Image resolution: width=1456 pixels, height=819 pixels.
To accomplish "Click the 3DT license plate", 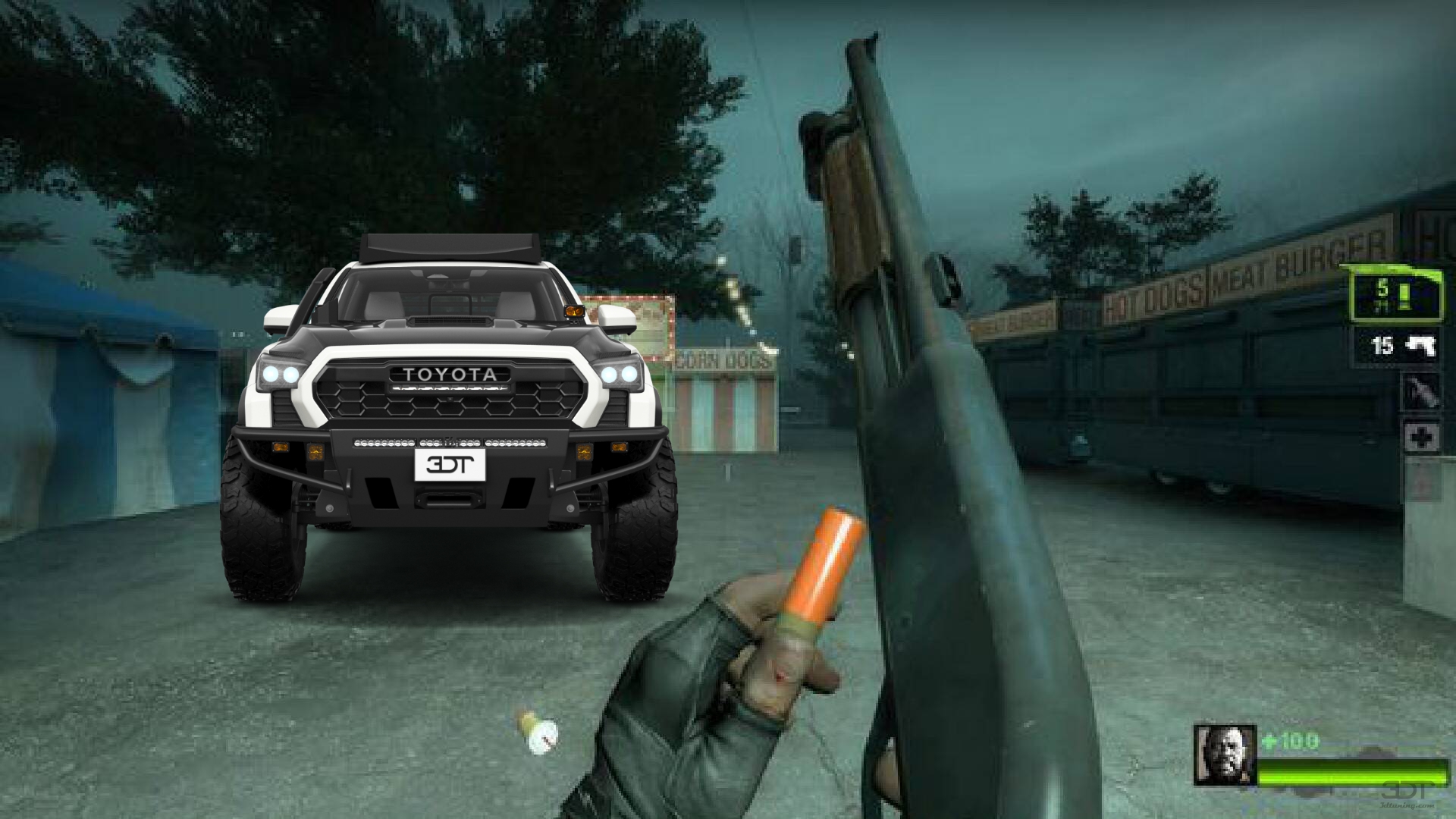I will [x=449, y=465].
